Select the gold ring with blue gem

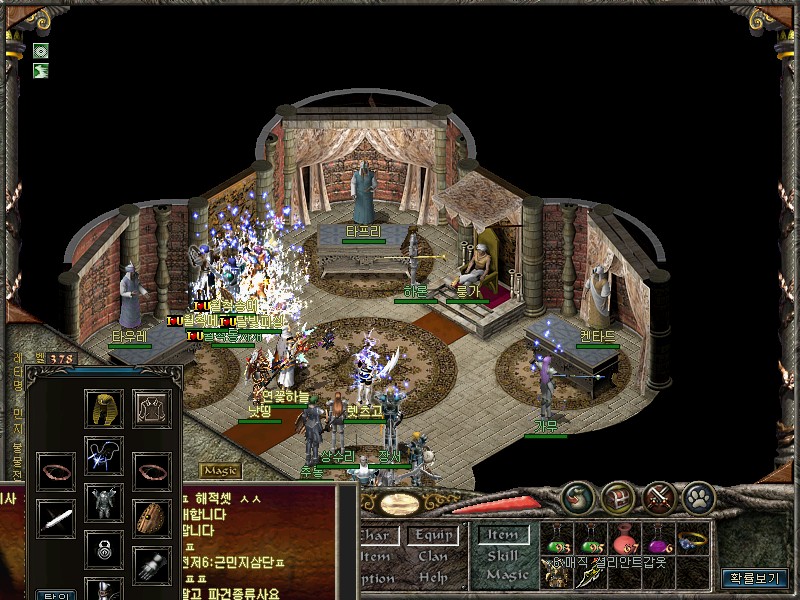[693, 539]
